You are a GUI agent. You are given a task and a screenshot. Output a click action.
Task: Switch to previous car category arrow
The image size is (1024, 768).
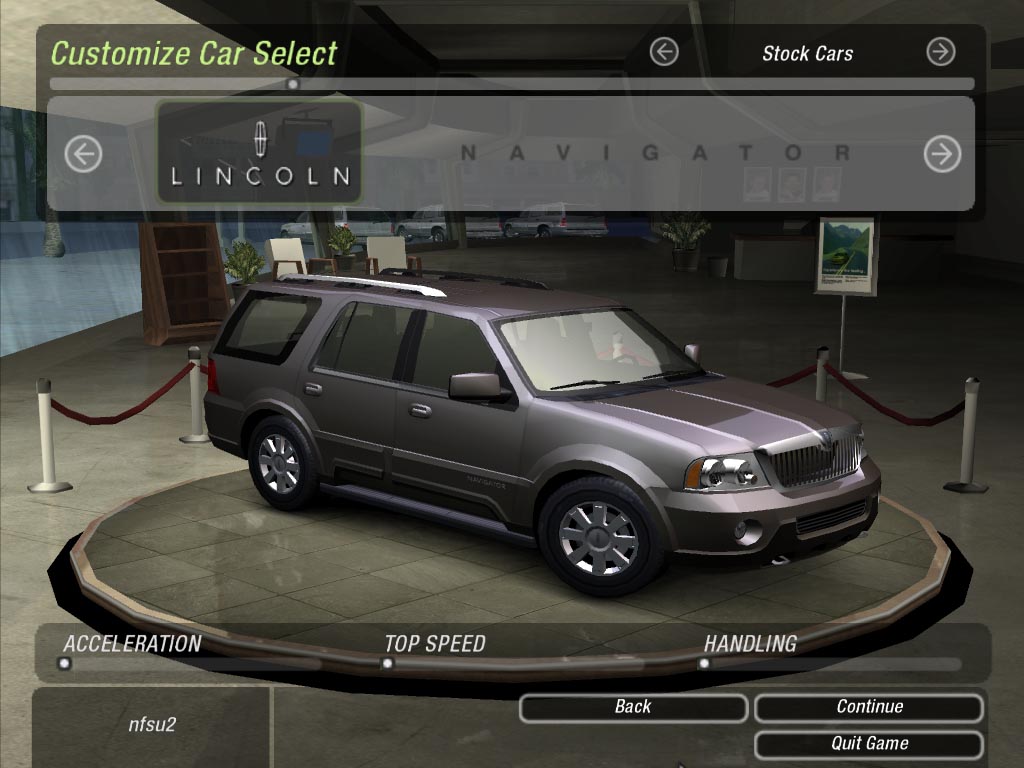(x=664, y=52)
